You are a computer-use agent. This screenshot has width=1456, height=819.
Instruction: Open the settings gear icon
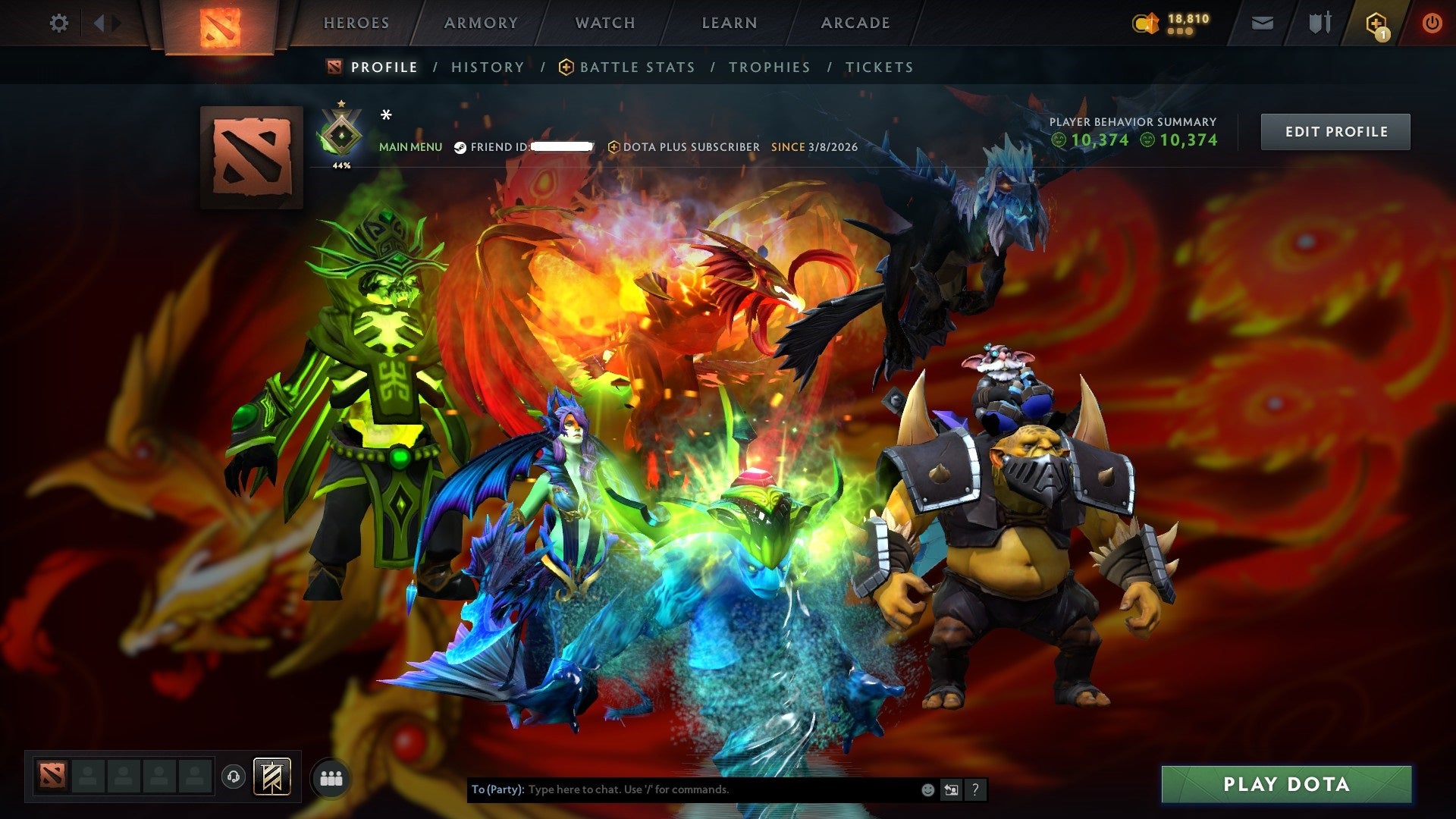point(58,23)
